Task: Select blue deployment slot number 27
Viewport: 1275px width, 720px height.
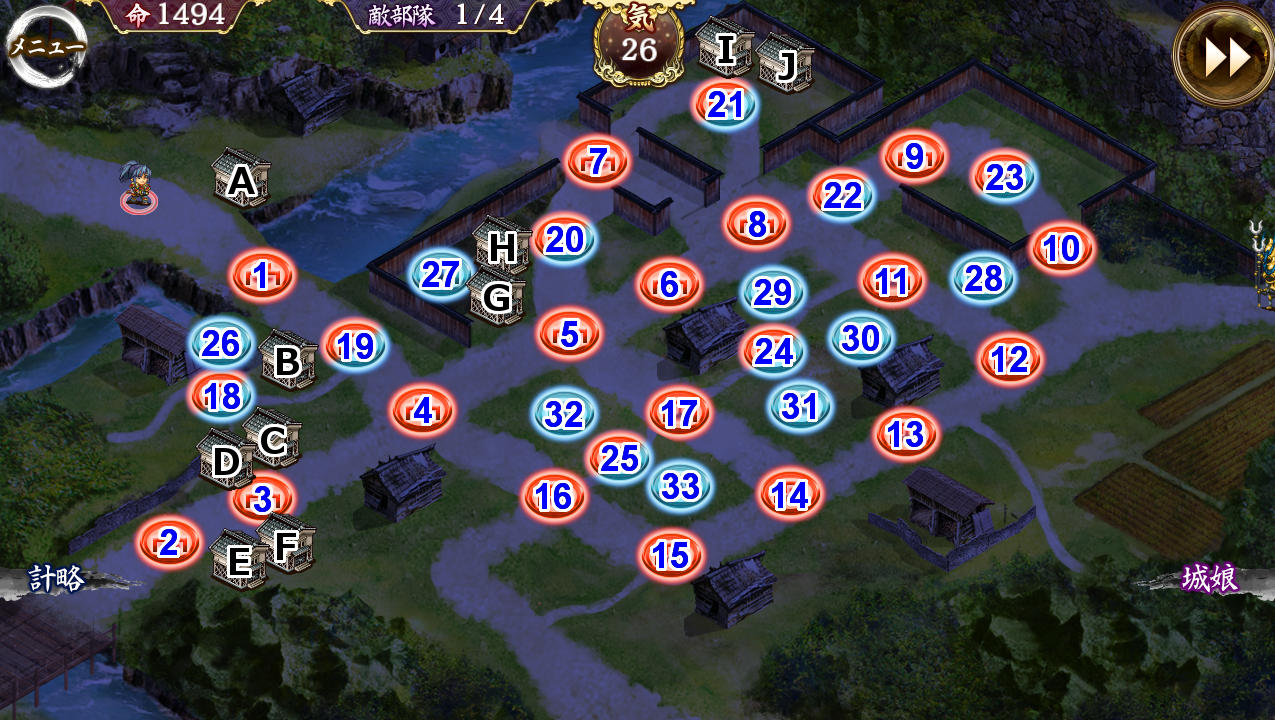Action: point(441,274)
